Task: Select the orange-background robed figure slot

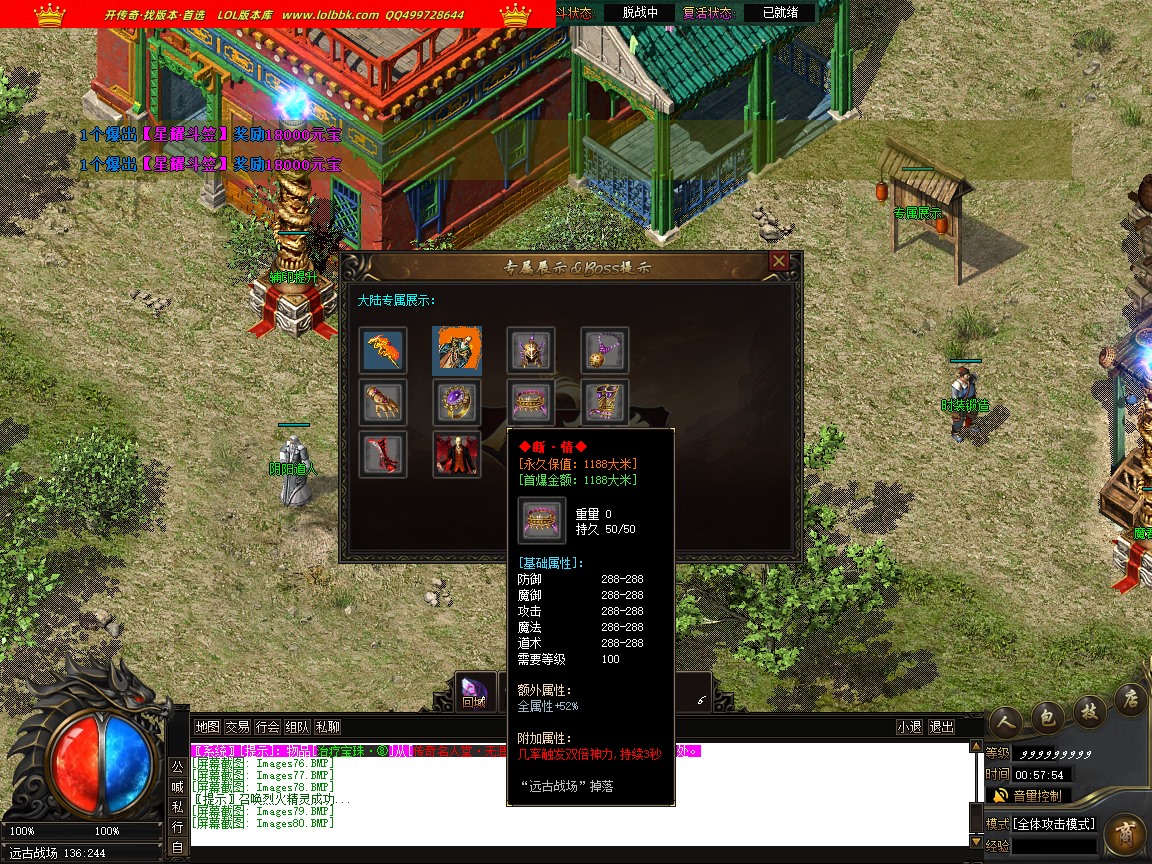Action: 458,351
